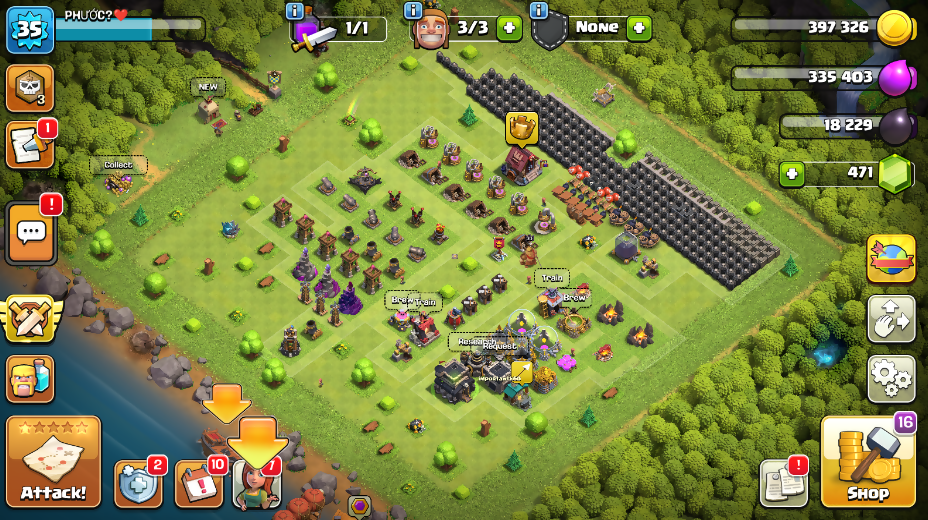Open the barbarian army training button

[x=30, y=378]
